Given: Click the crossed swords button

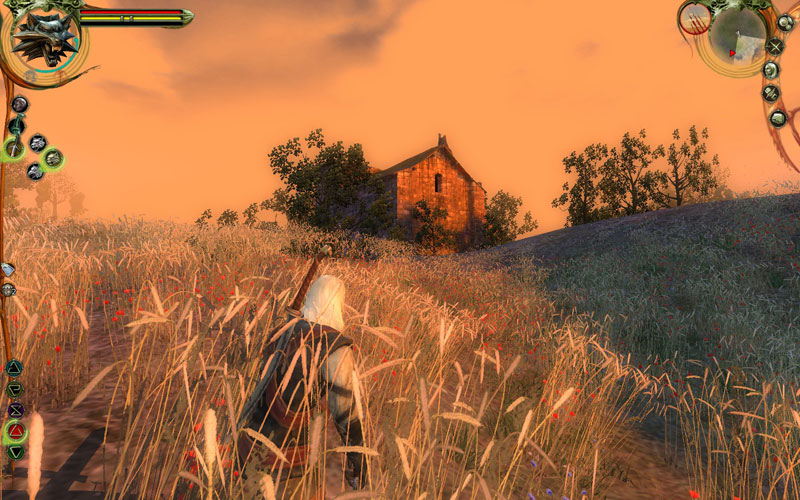Looking at the screenshot, I should coord(774,46).
